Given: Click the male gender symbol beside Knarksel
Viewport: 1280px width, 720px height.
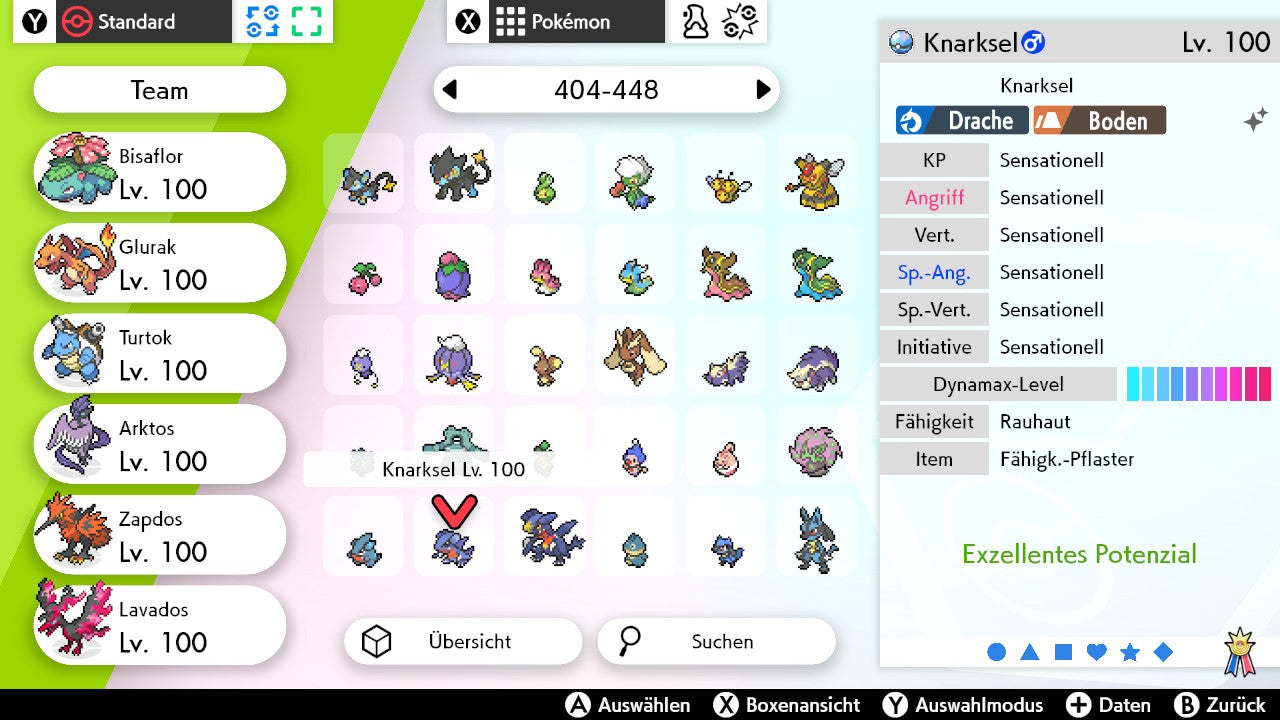Looking at the screenshot, I should click(x=1032, y=43).
